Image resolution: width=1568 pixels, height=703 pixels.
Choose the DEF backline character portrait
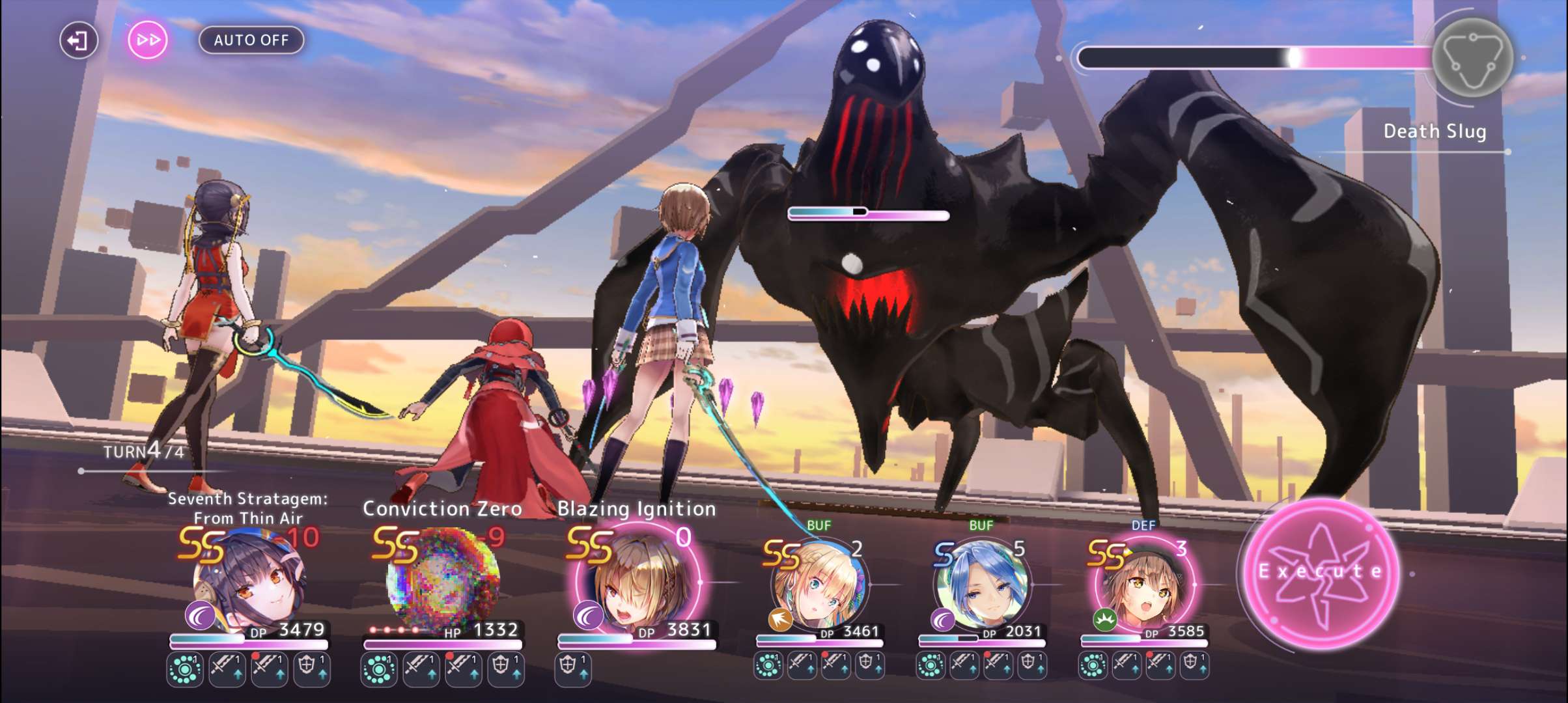[x=1144, y=586]
